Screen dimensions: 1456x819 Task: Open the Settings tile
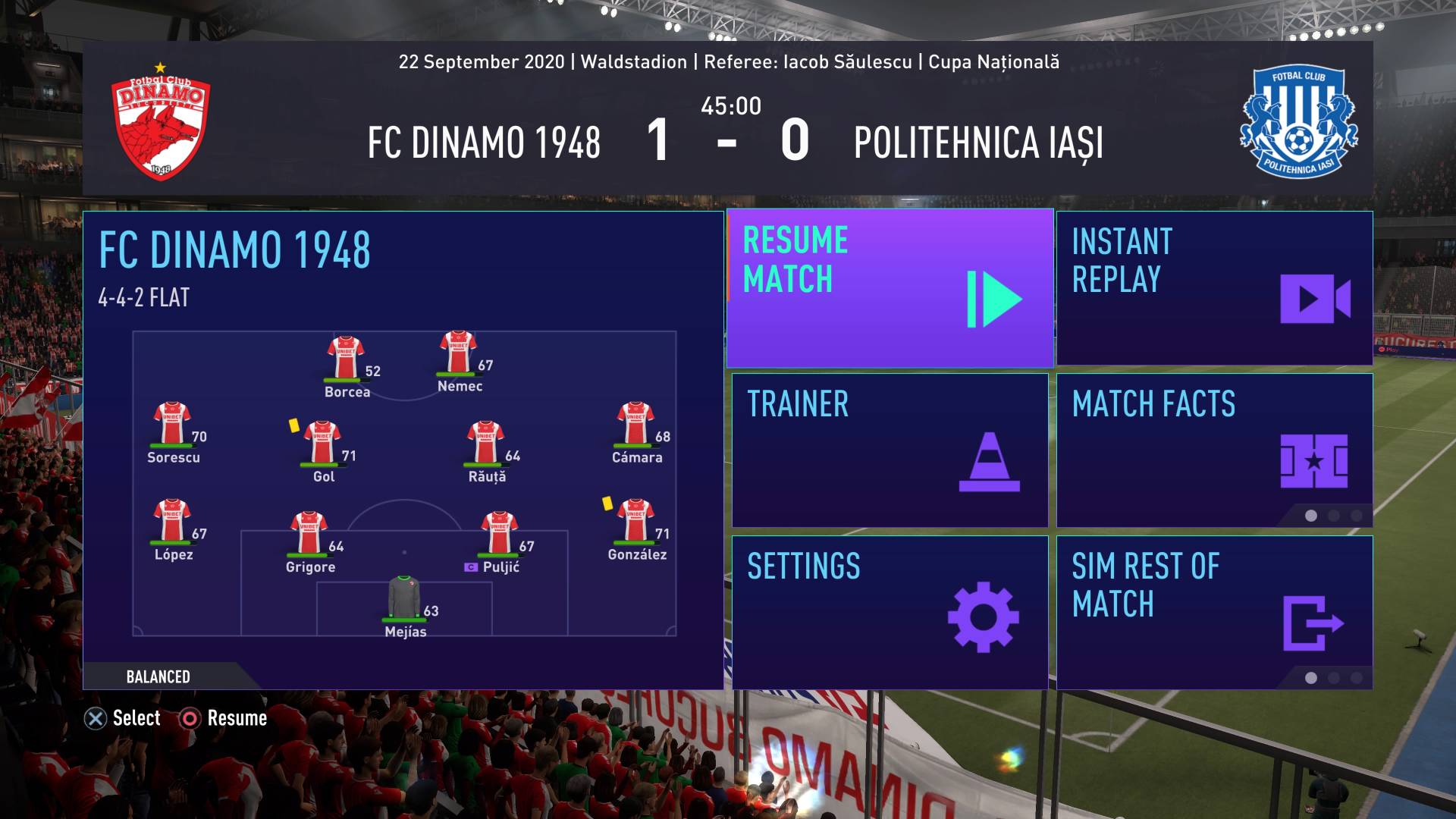click(x=890, y=613)
